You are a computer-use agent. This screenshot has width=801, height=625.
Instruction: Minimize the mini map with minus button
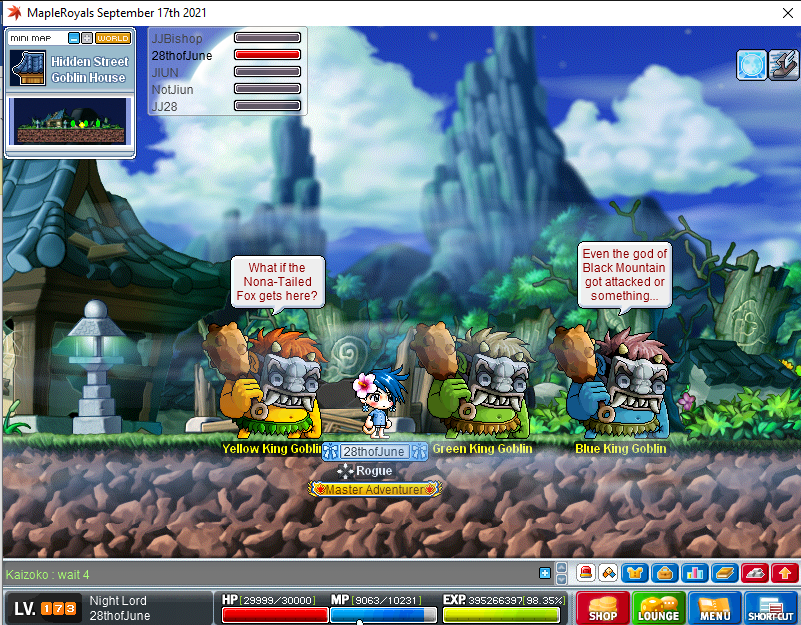click(x=74, y=38)
